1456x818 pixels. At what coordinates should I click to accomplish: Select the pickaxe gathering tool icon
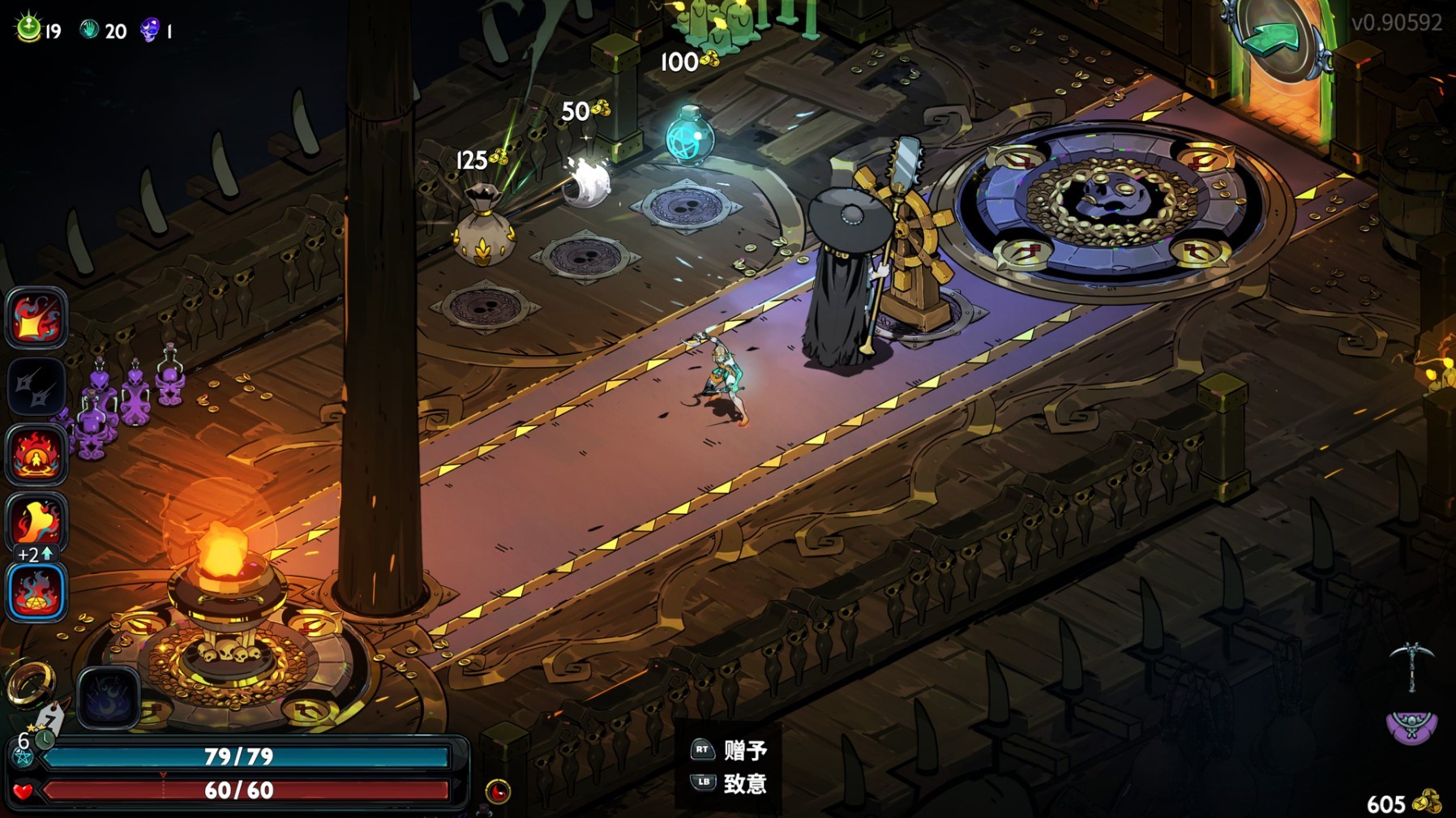[x=1411, y=665]
